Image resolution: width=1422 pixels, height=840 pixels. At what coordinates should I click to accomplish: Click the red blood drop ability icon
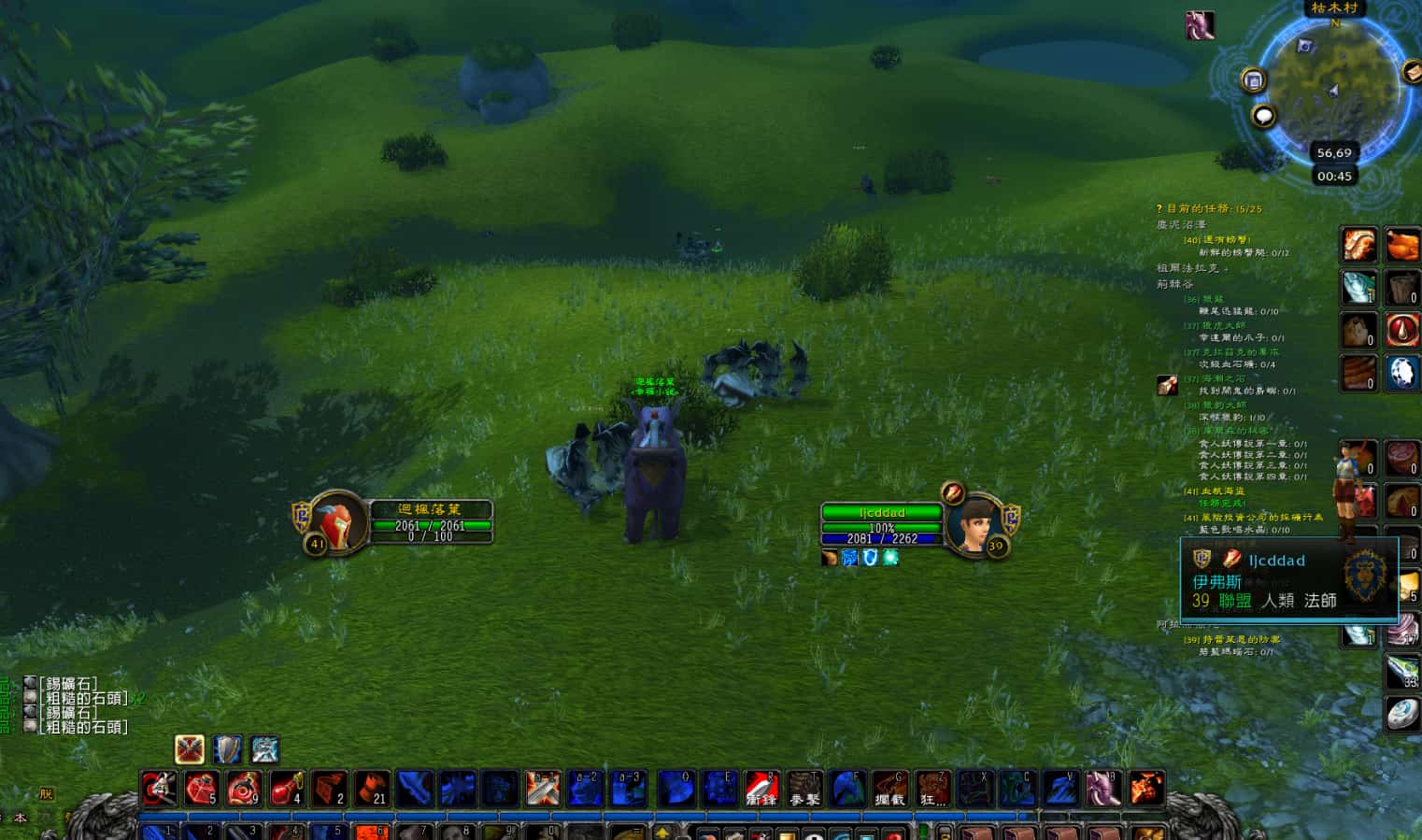(x=1401, y=330)
